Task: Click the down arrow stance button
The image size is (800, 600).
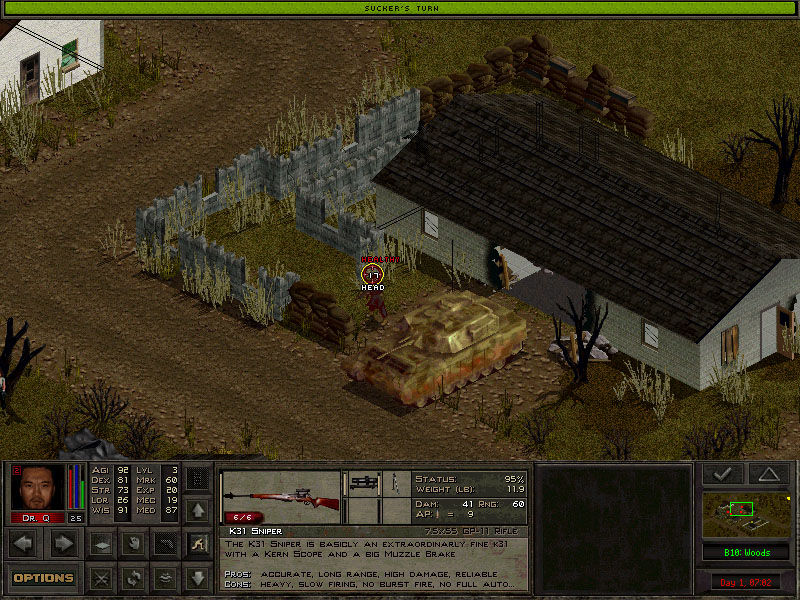Action: 198,578
